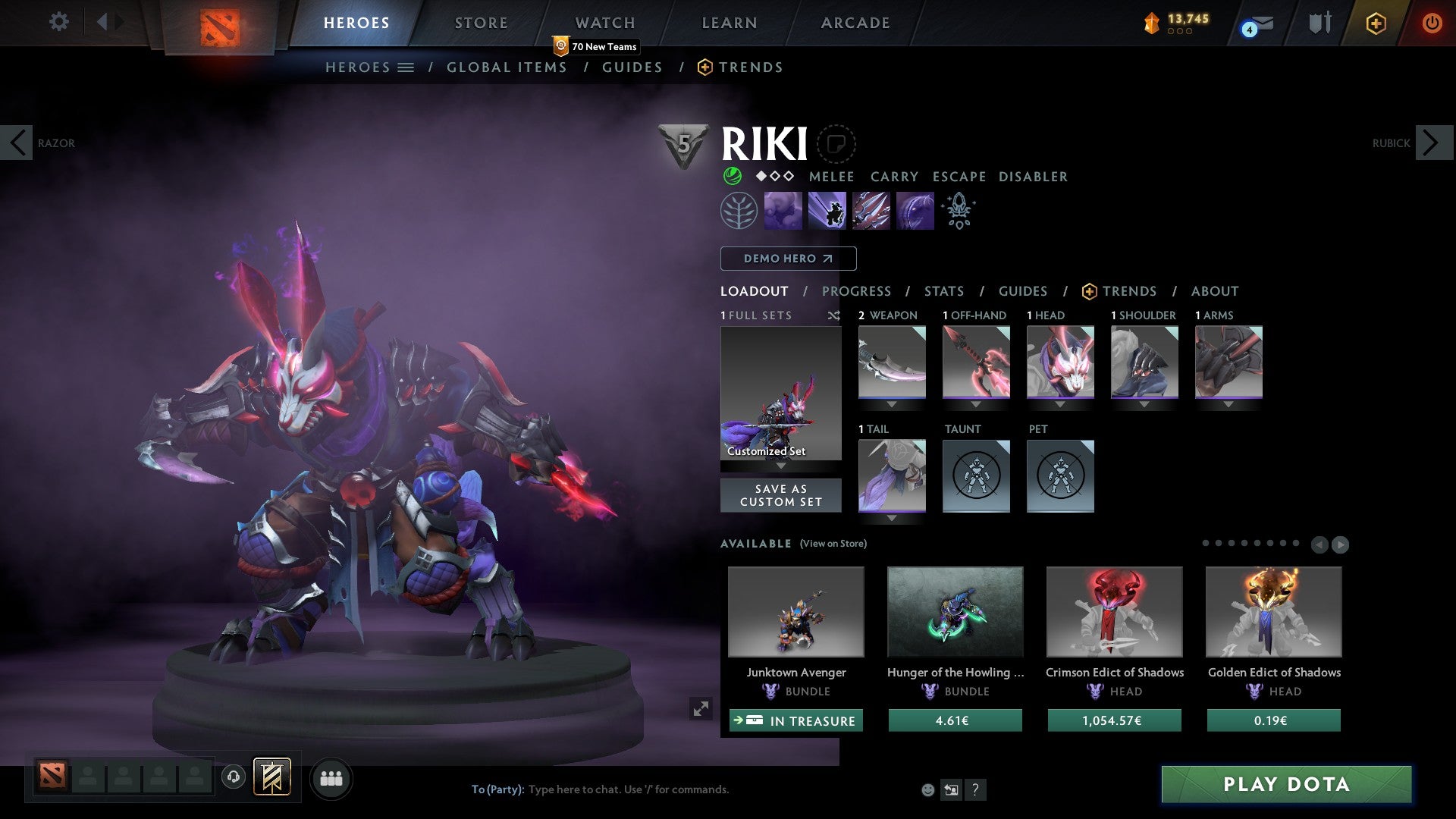
Task: Open the settings gear icon
Action: click(x=59, y=22)
